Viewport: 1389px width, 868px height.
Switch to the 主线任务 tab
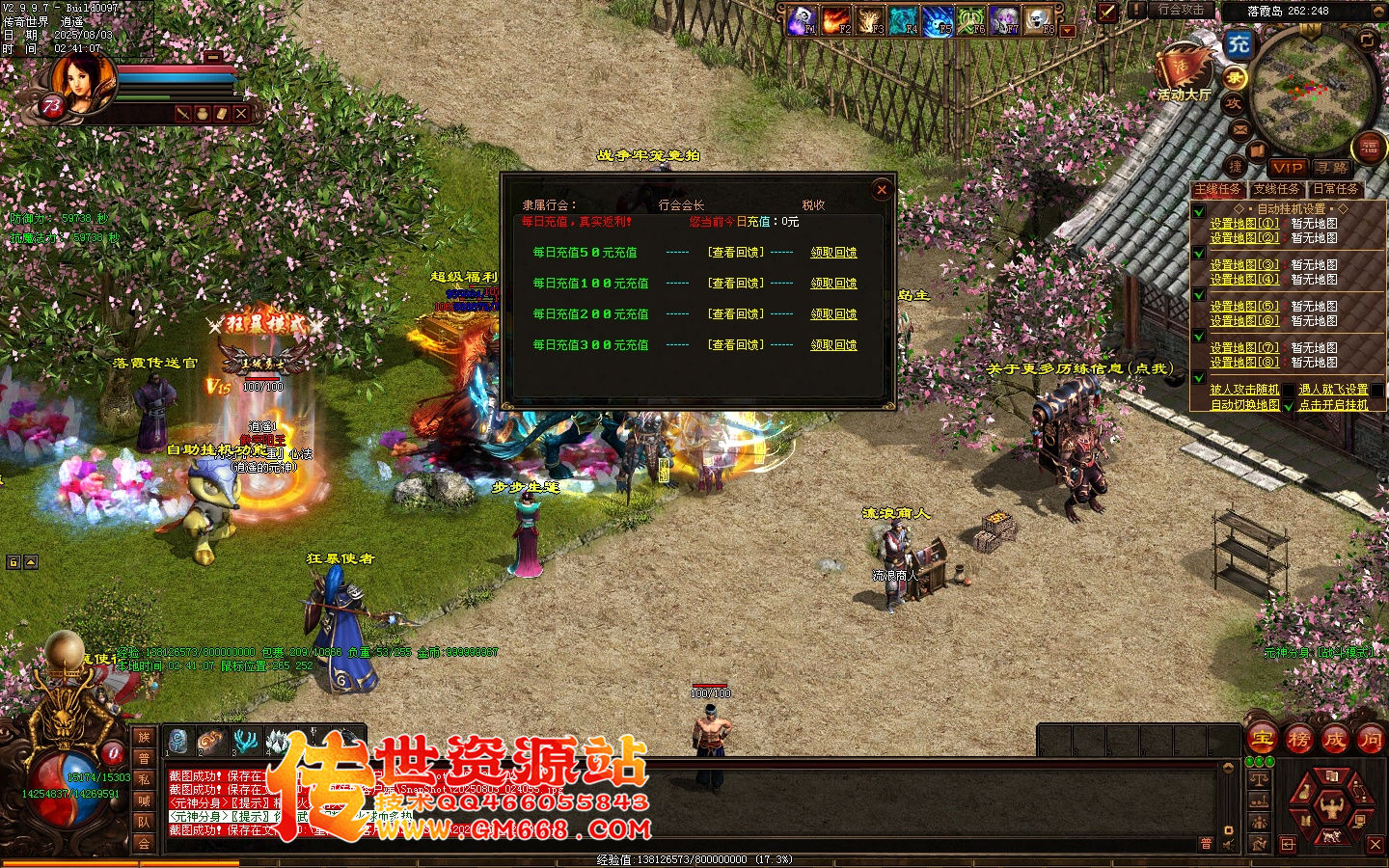pyautogui.click(x=1217, y=189)
